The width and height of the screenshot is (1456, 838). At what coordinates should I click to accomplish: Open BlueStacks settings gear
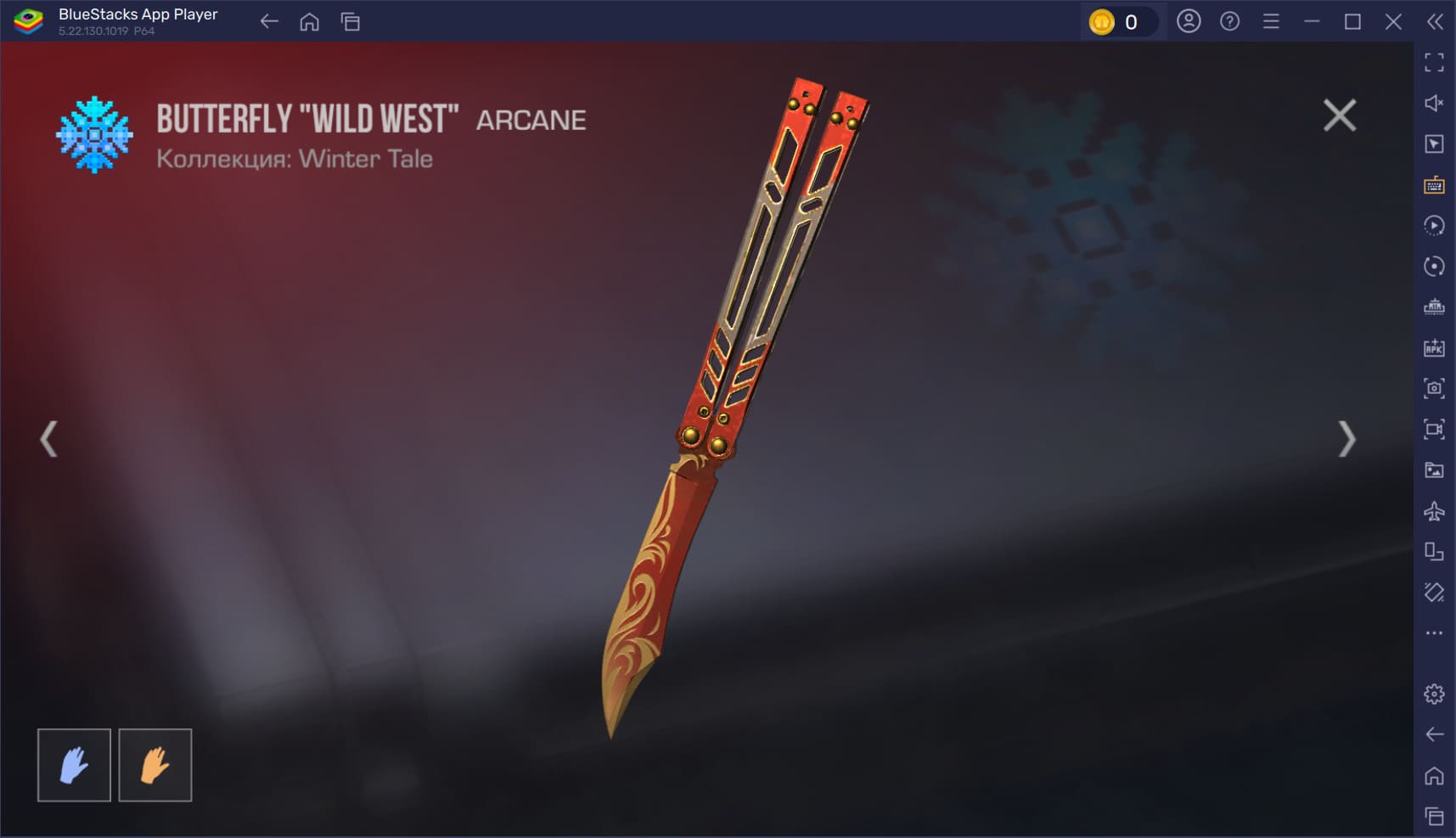(1434, 694)
